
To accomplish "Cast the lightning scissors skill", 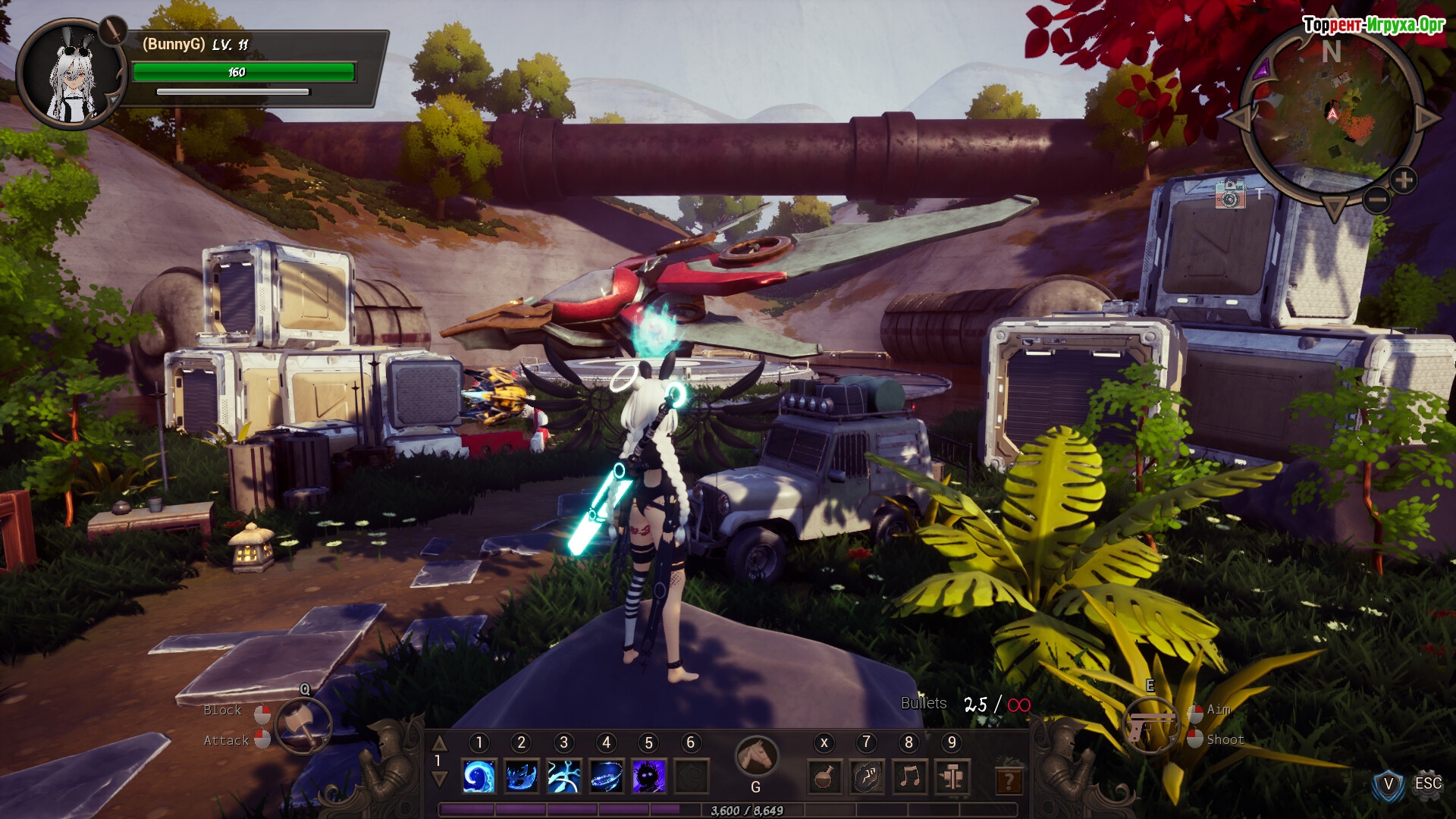I will coord(564,777).
